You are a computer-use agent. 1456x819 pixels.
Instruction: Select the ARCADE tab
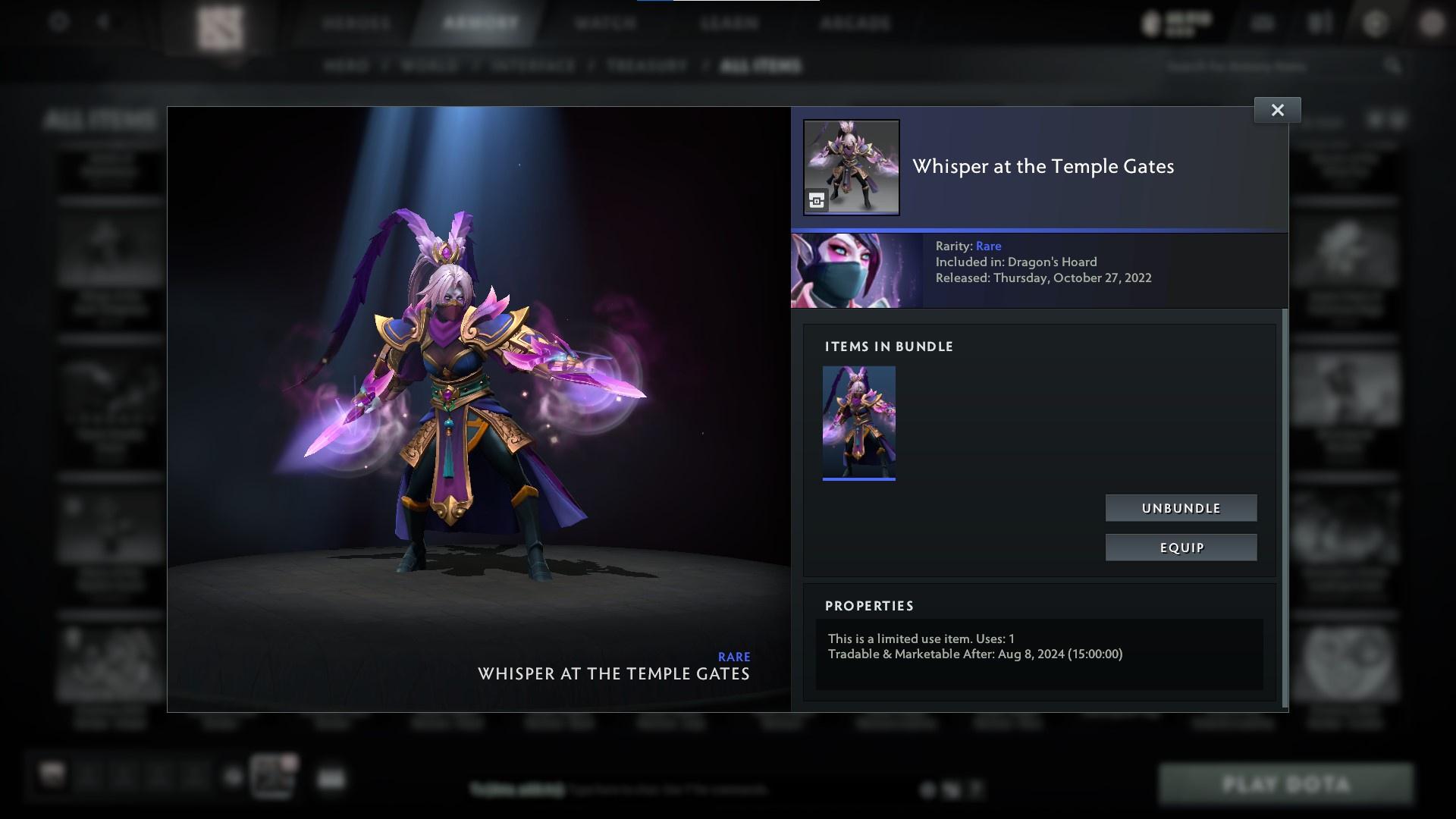[855, 23]
